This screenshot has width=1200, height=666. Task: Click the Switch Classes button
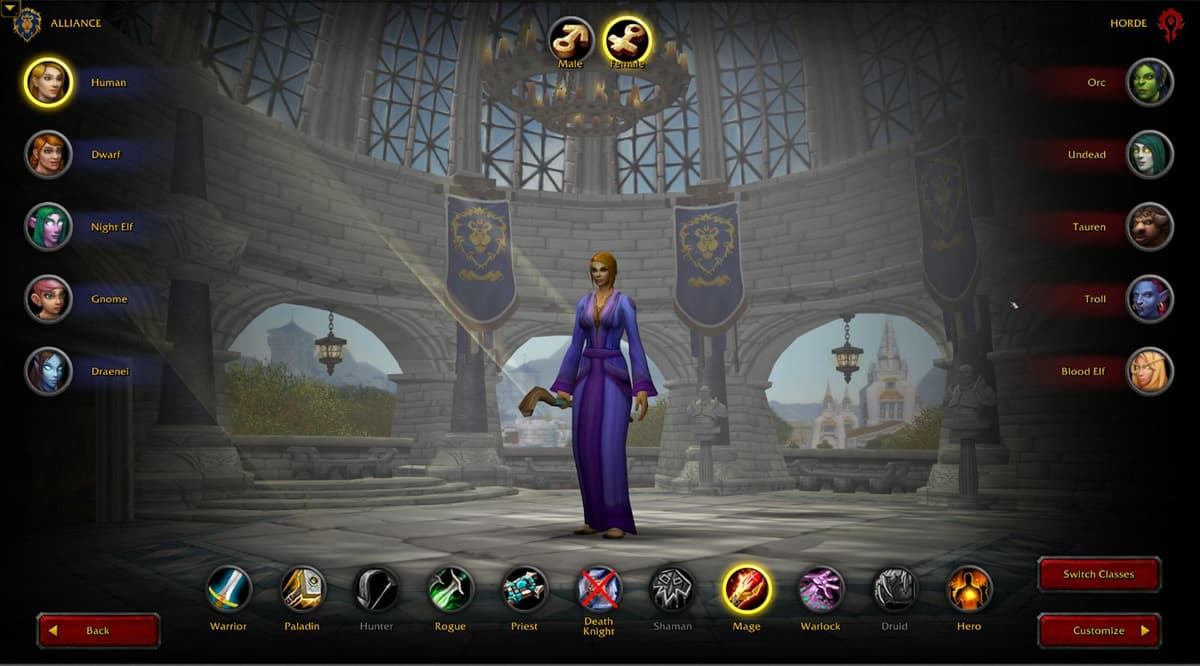tap(1098, 574)
